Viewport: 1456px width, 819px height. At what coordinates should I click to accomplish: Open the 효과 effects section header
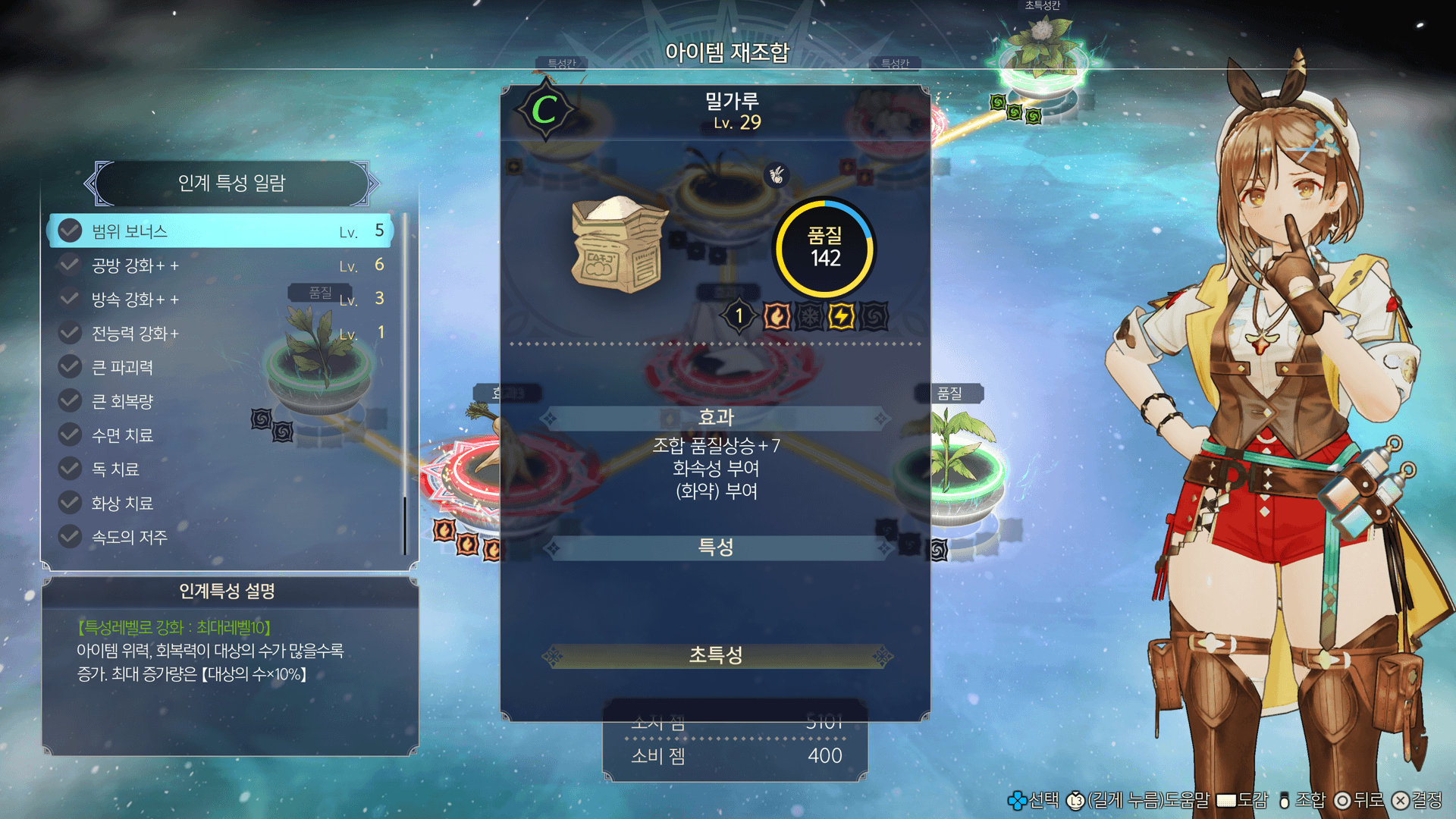click(716, 417)
